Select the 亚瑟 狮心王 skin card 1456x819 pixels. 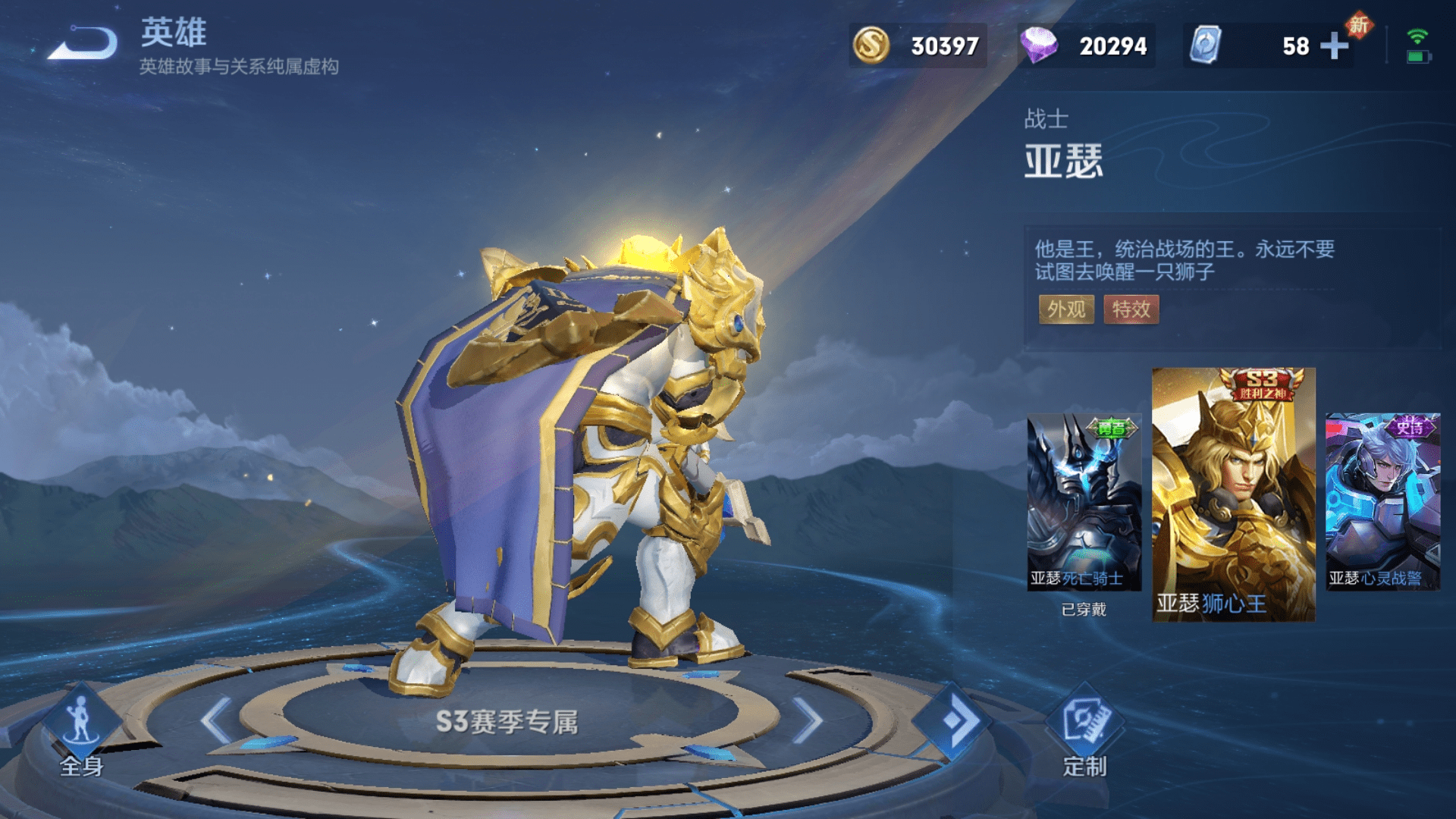pyautogui.click(x=1234, y=494)
